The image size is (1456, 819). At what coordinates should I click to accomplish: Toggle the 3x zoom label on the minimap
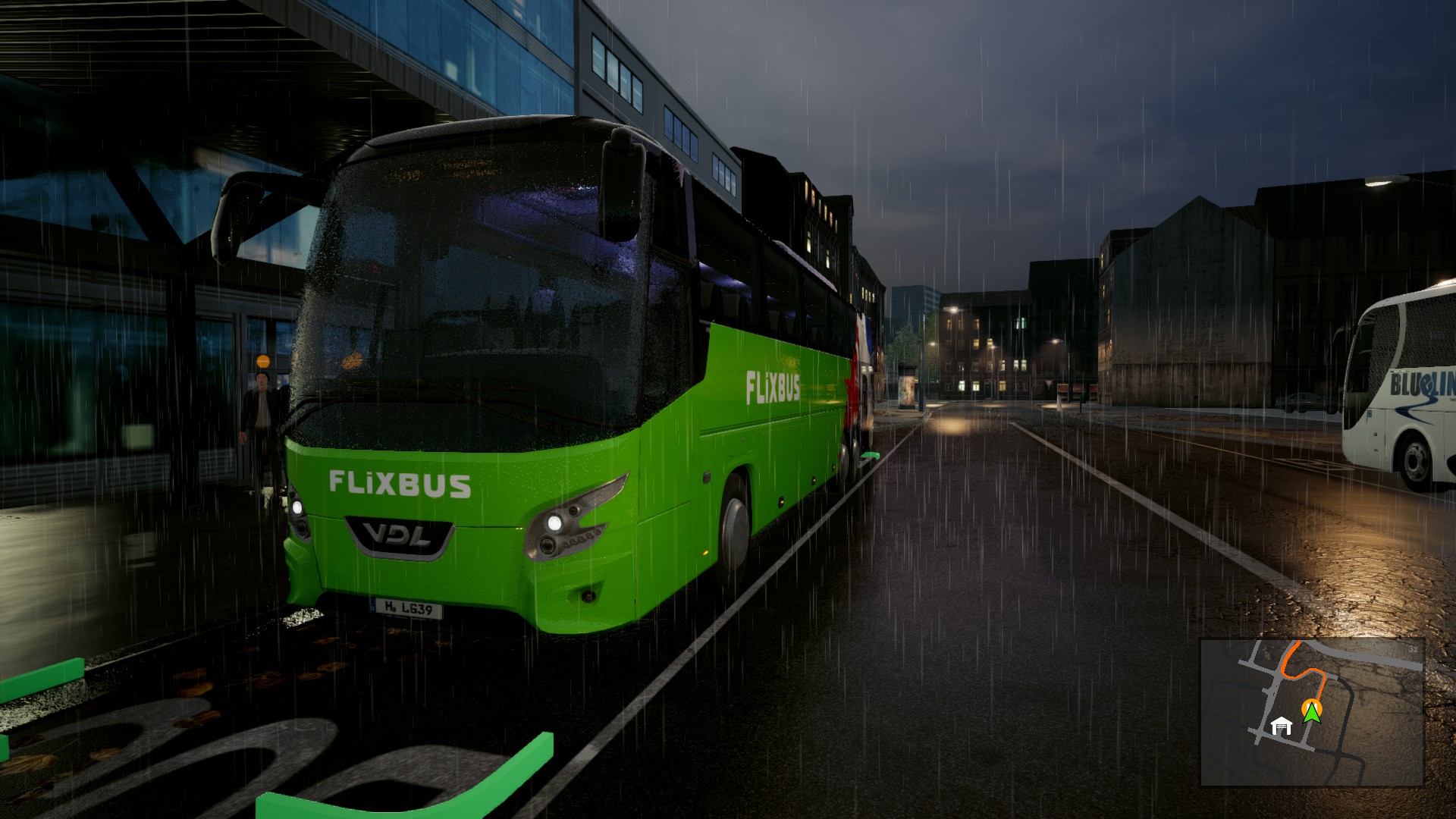coord(1412,649)
